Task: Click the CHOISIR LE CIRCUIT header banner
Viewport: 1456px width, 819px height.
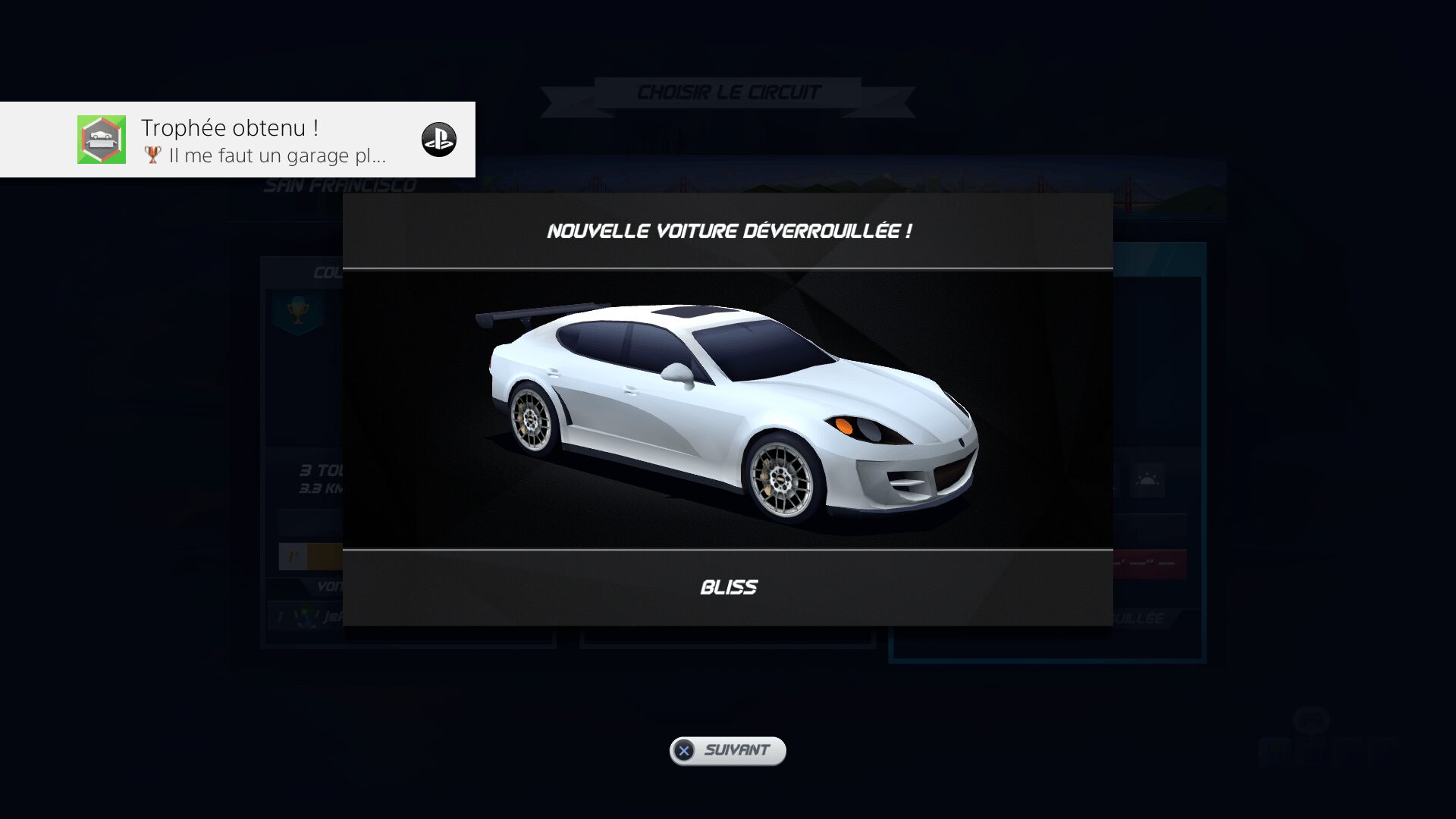Action: coord(726,92)
